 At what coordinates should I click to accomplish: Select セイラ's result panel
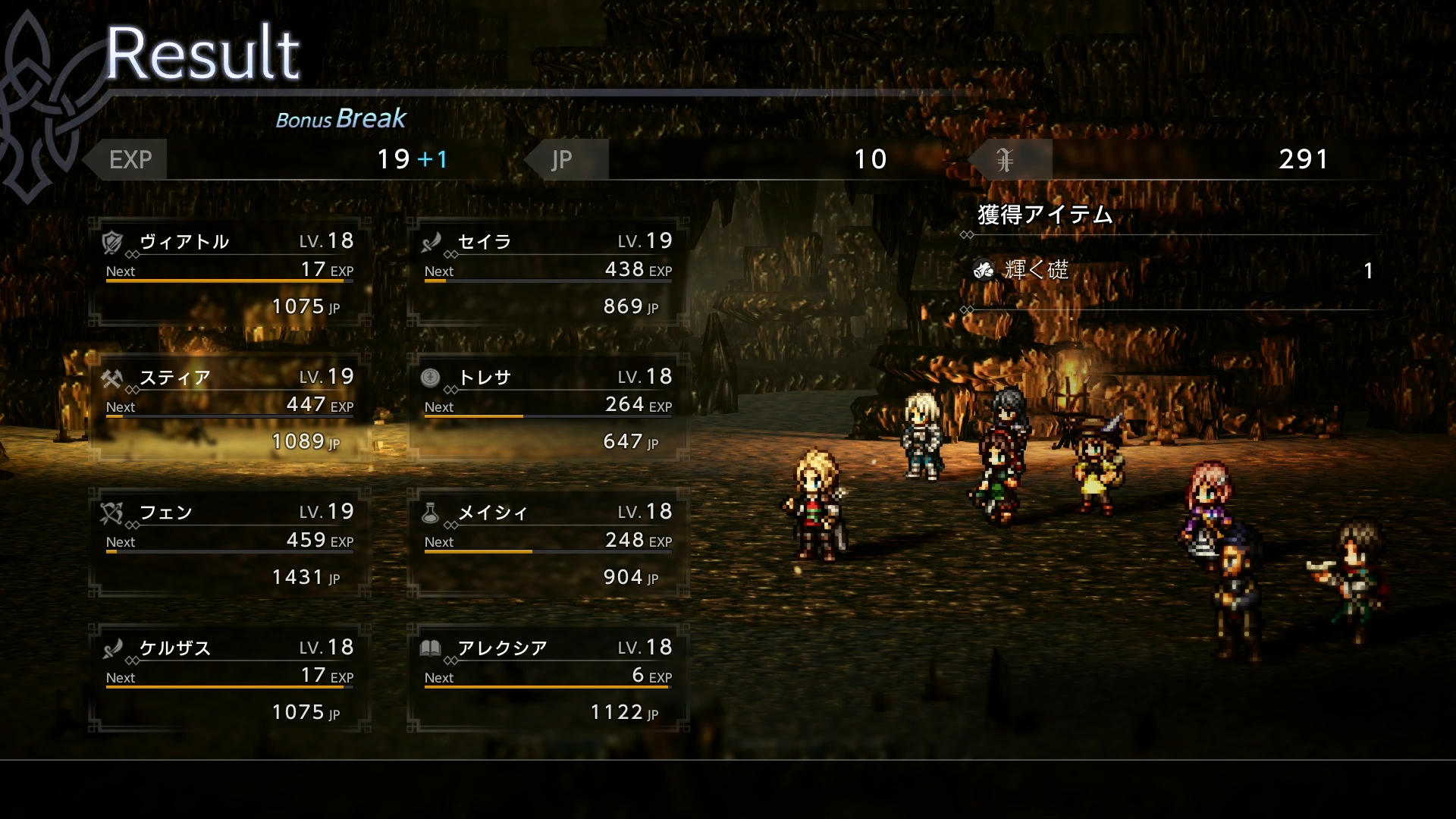pos(548,273)
